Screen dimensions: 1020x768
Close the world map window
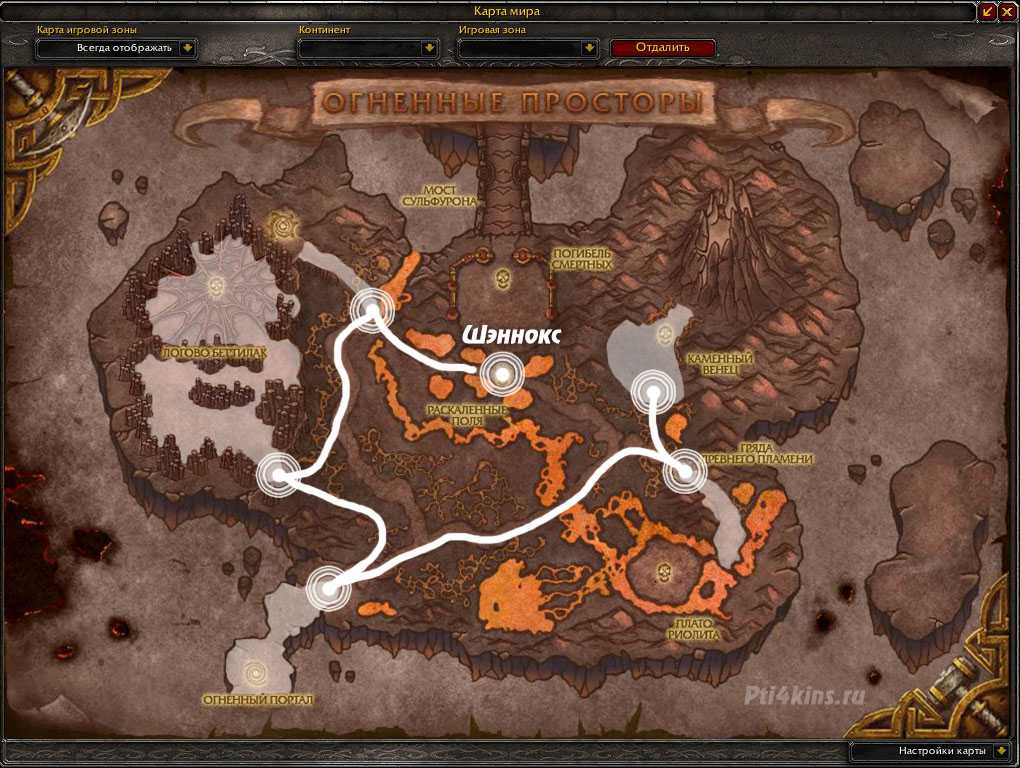pos(1008,11)
